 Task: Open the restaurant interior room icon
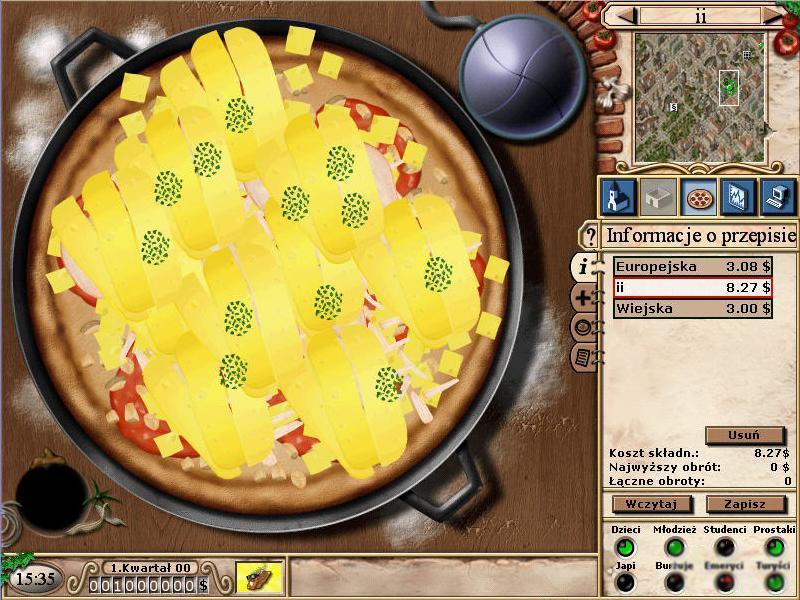point(656,197)
